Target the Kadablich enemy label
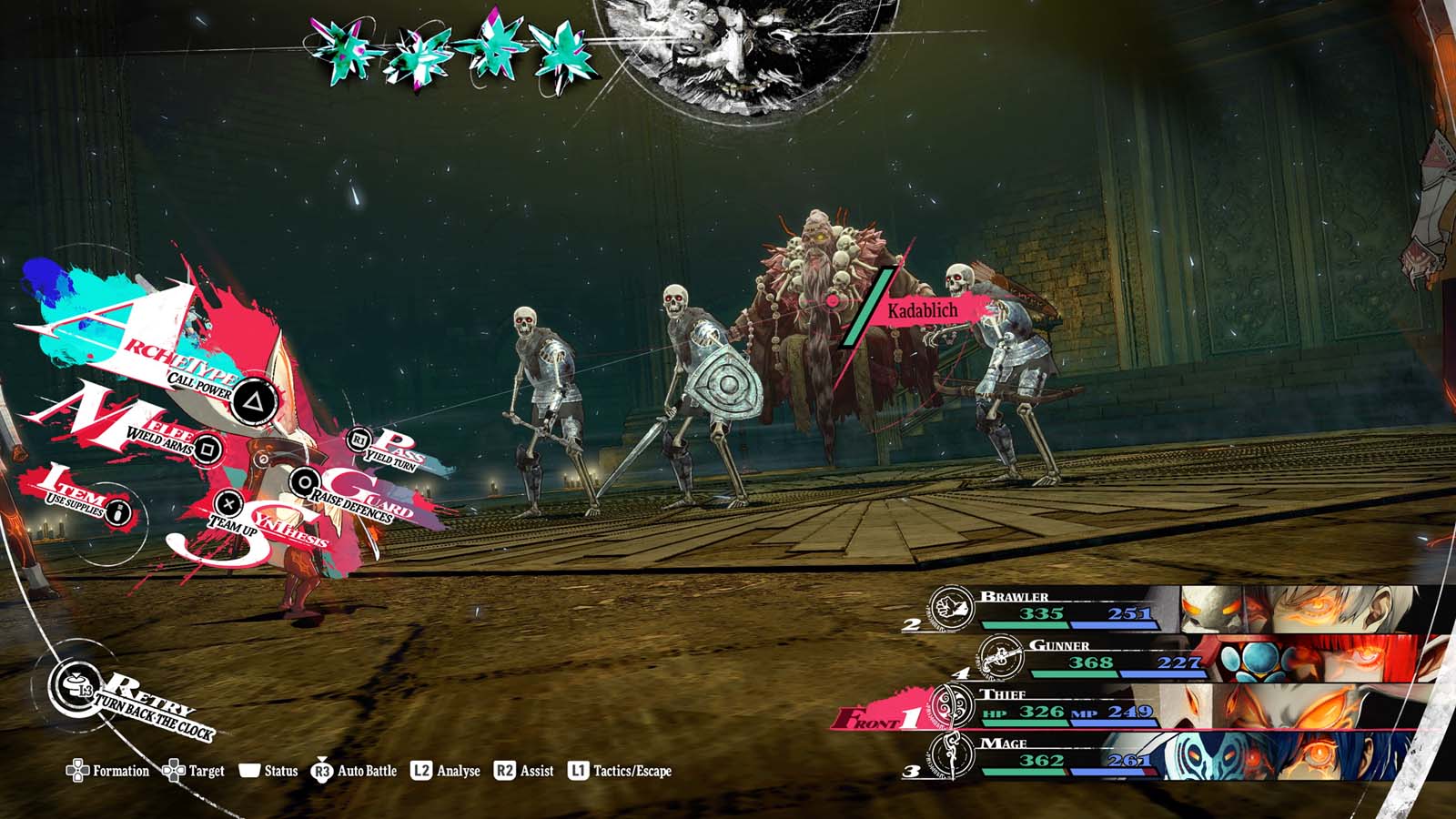 (x=922, y=310)
